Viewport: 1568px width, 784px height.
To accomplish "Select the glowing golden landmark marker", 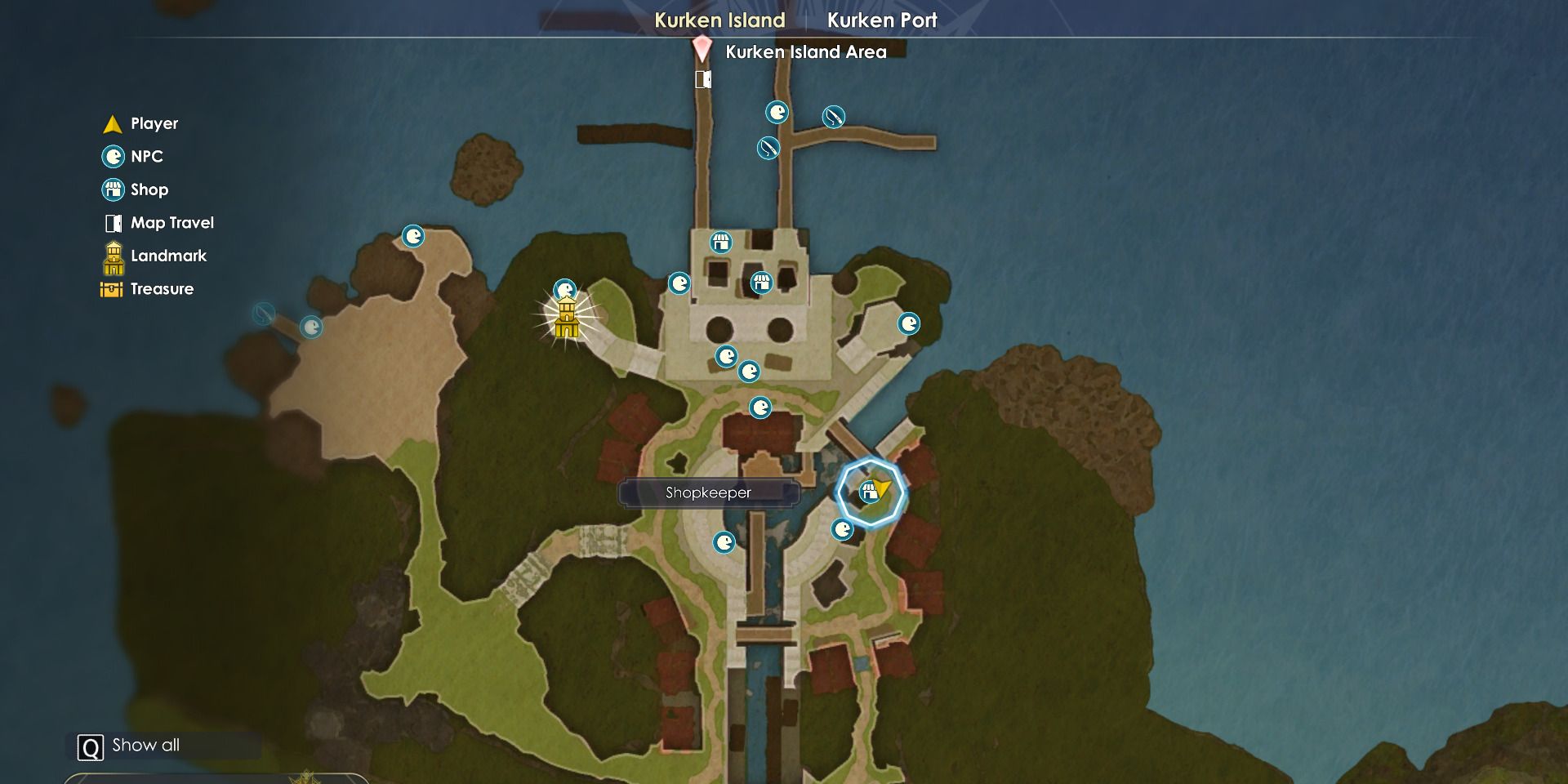I will coord(567,317).
